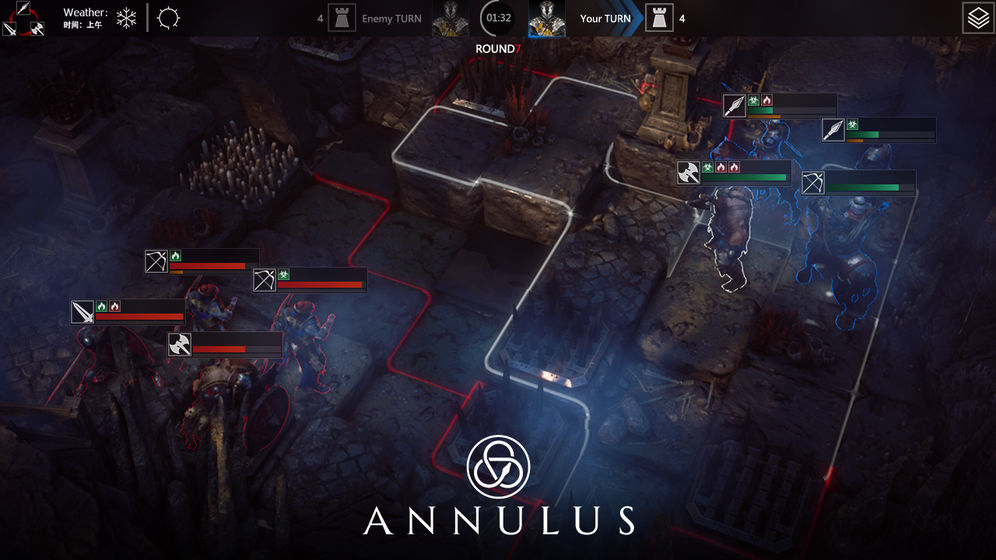The image size is (996, 560).
Task: Click the snowflake weather icon
Action: [126, 18]
